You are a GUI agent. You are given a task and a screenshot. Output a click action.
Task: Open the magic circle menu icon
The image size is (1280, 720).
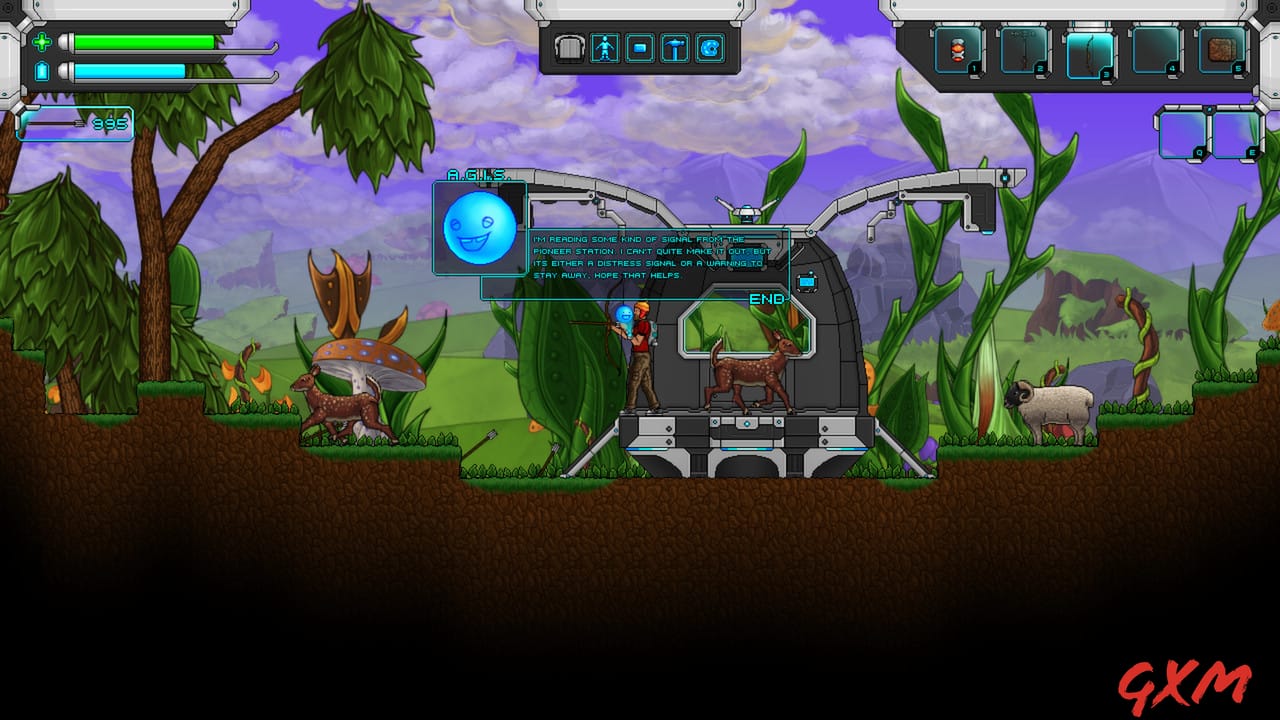tap(707, 47)
